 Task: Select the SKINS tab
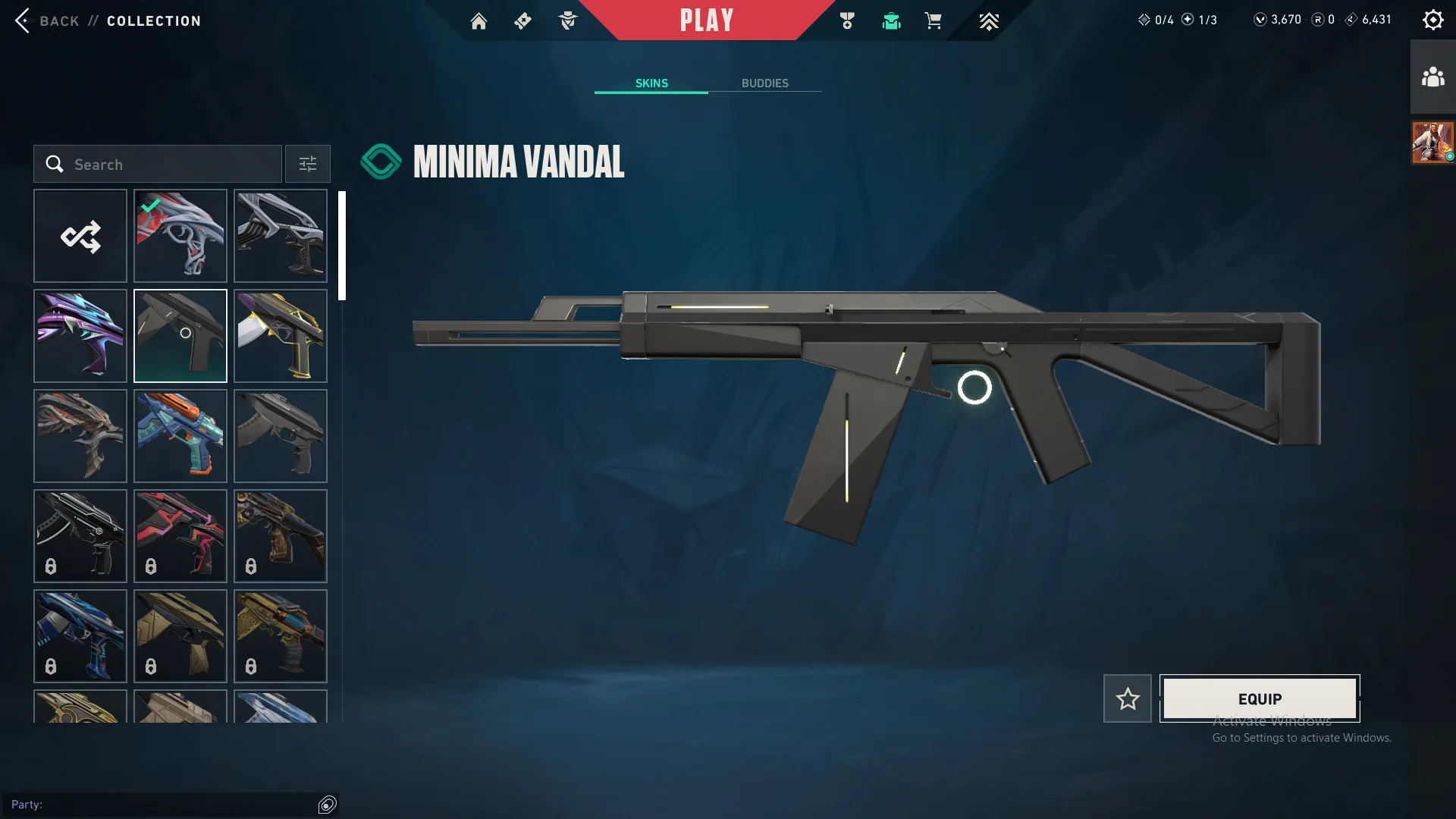tap(651, 83)
